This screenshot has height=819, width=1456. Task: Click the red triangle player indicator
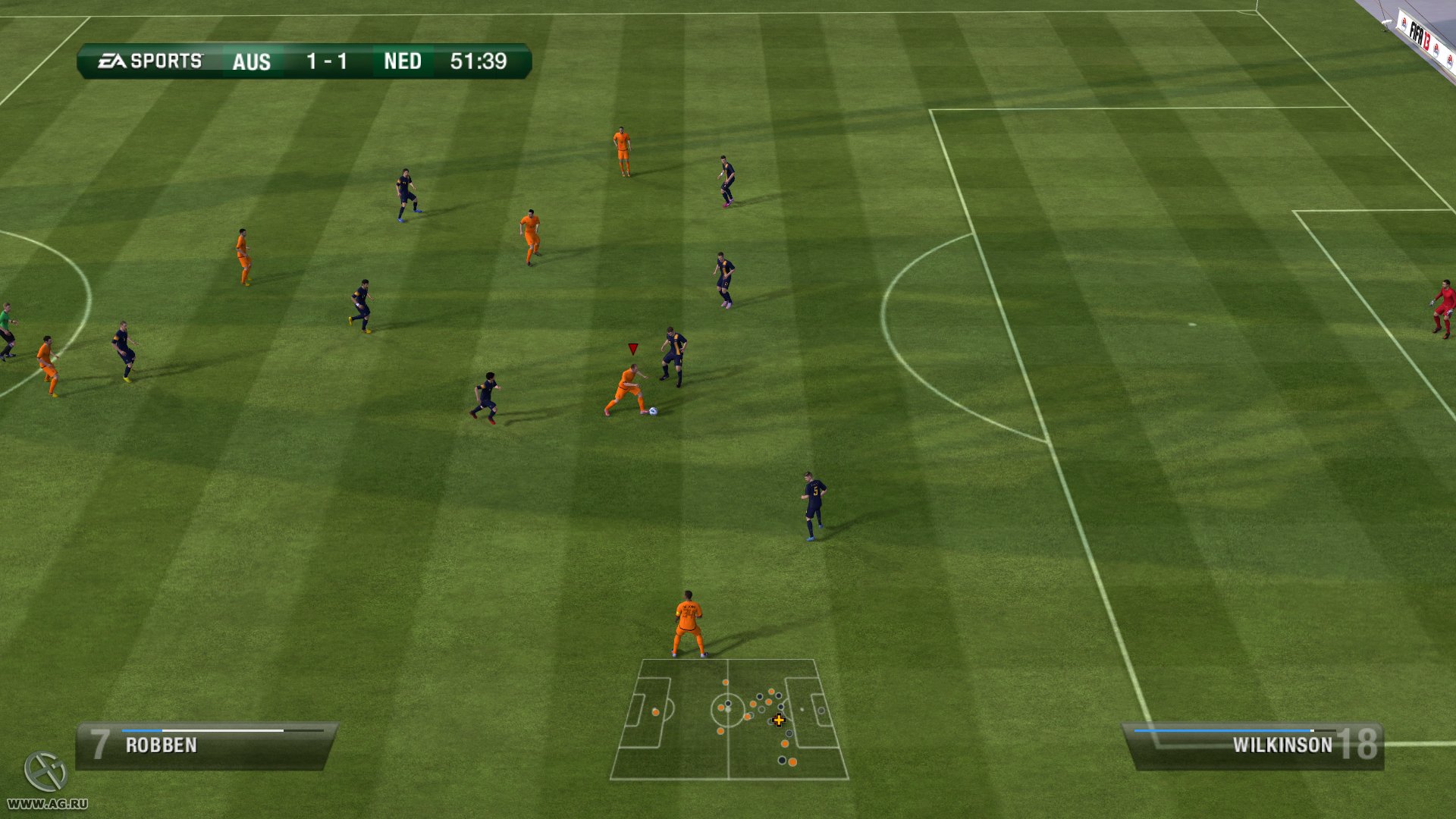pyautogui.click(x=632, y=349)
